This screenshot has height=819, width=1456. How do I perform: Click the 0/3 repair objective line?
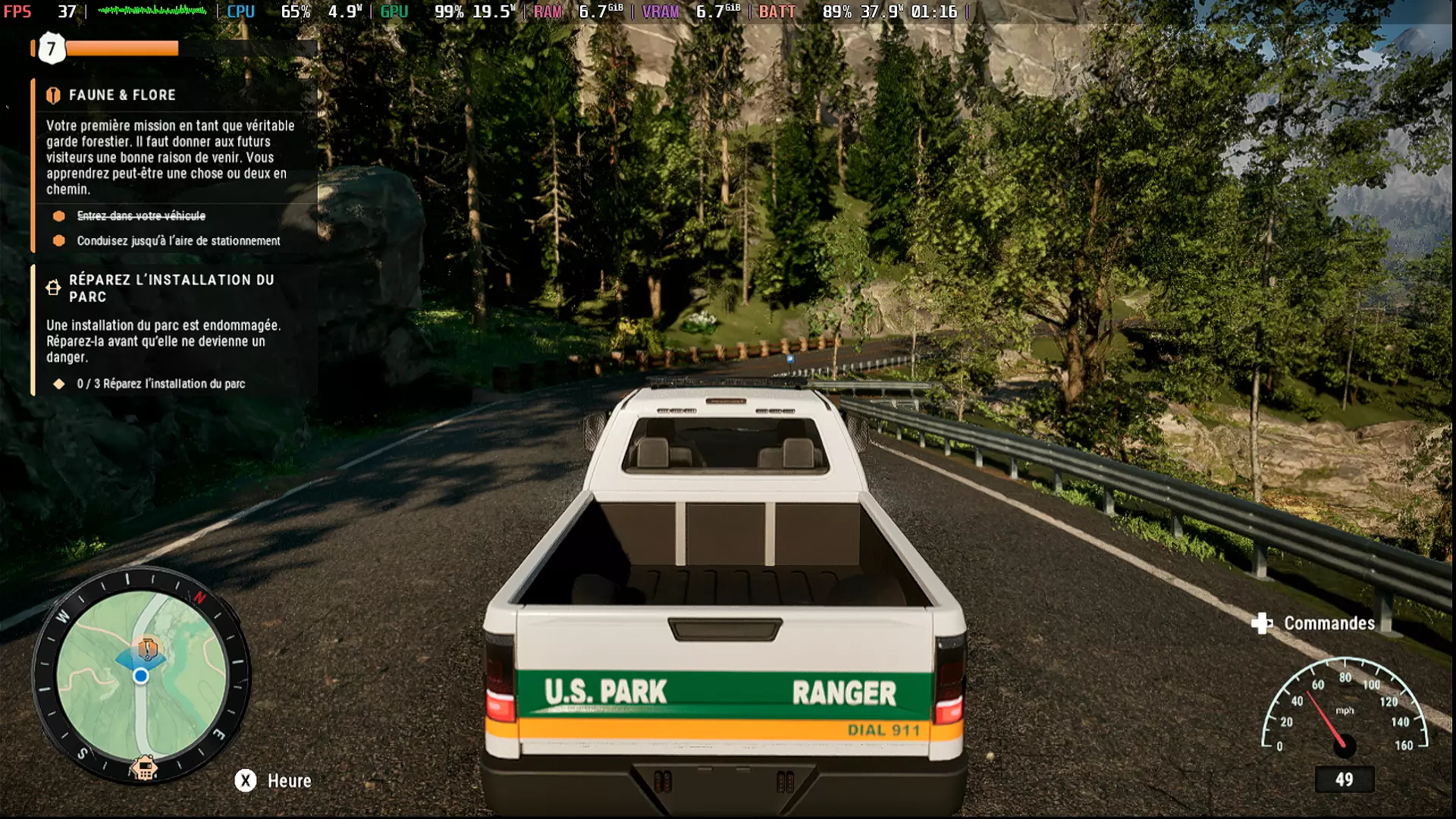click(x=161, y=384)
